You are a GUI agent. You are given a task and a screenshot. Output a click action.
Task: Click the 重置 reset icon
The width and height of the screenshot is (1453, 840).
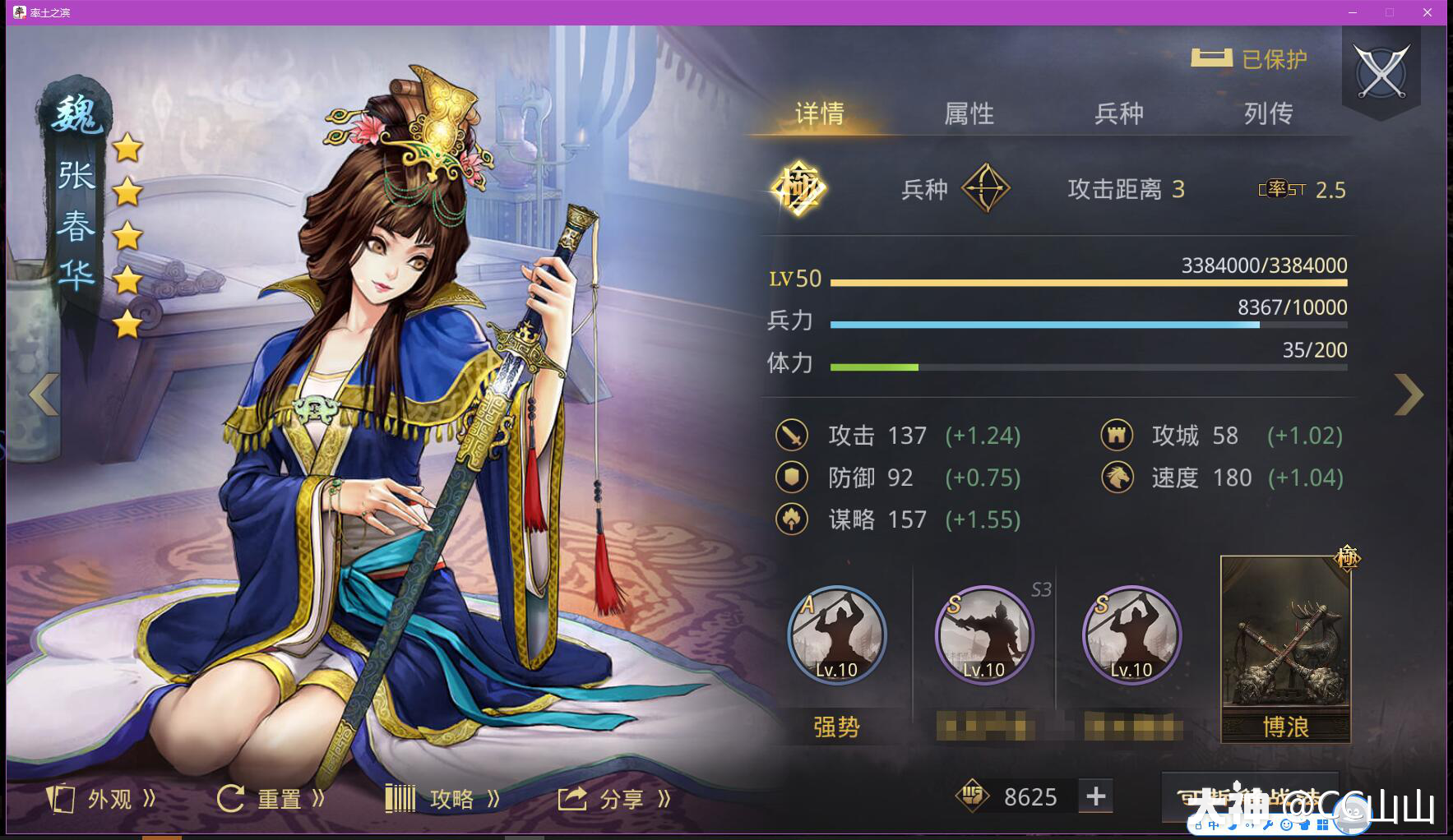coord(230,797)
